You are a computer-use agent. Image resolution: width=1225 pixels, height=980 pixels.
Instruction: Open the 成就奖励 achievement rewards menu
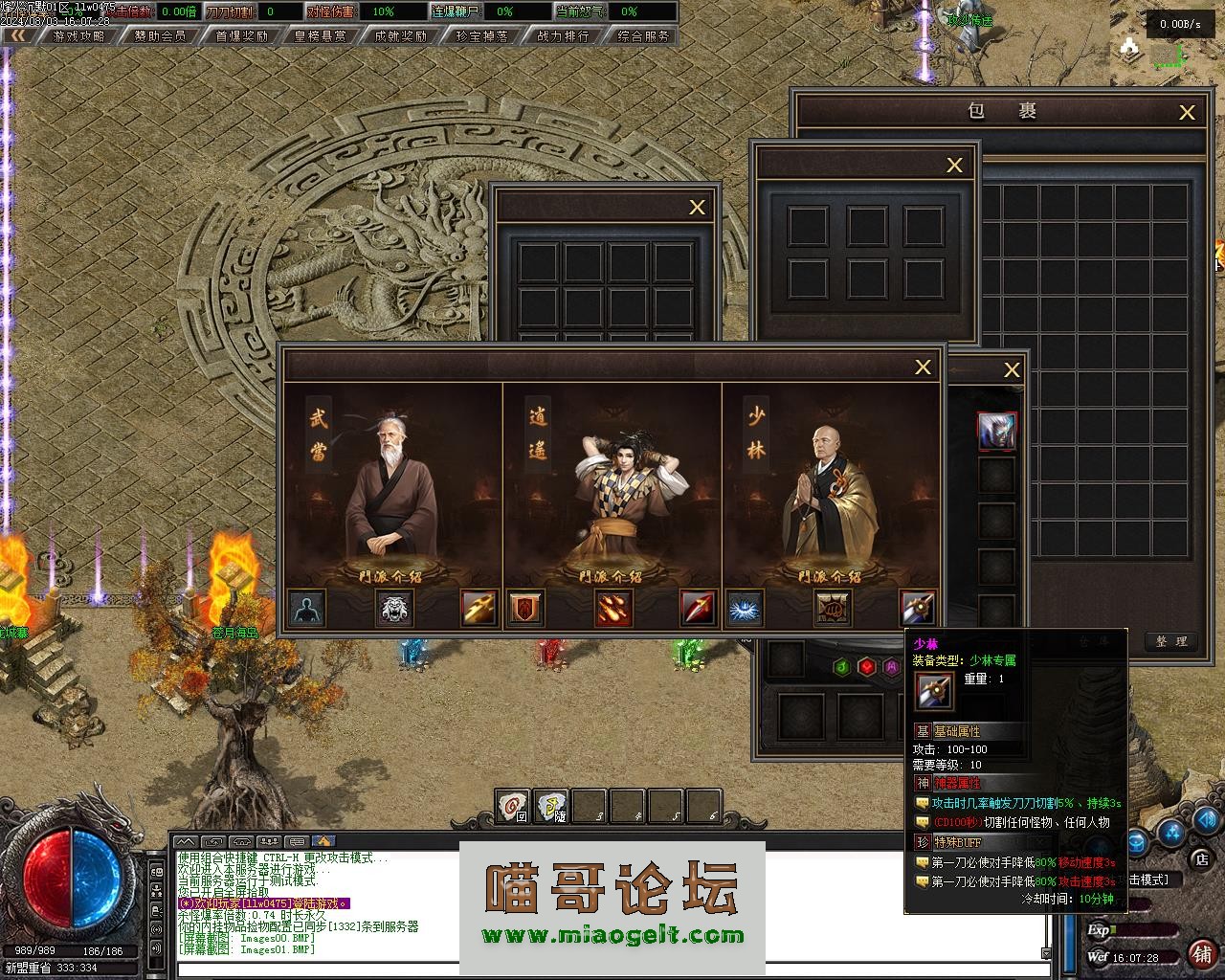point(402,36)
